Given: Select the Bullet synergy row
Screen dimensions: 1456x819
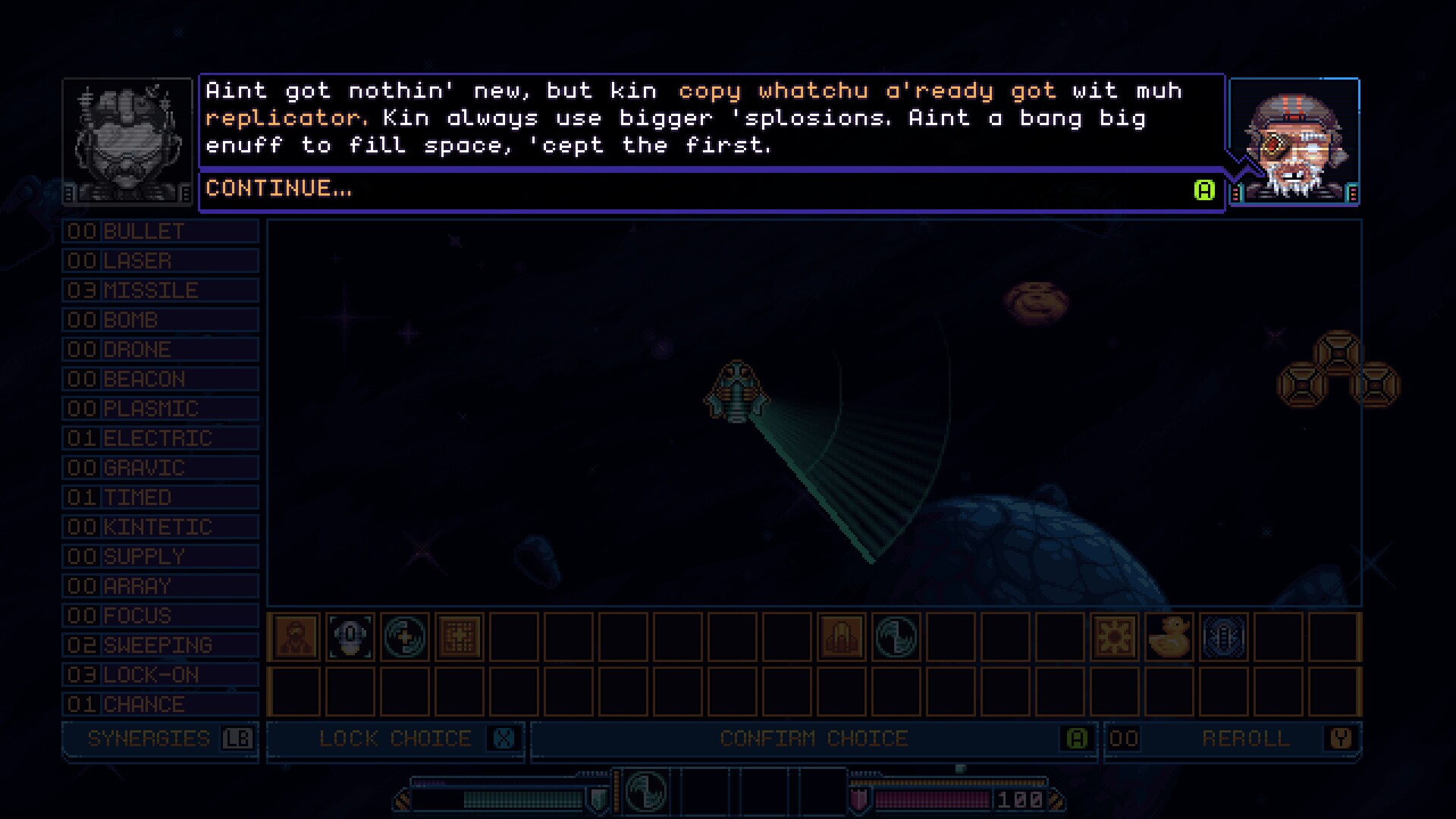Looking at the screenshot, I should click(160, 231).
